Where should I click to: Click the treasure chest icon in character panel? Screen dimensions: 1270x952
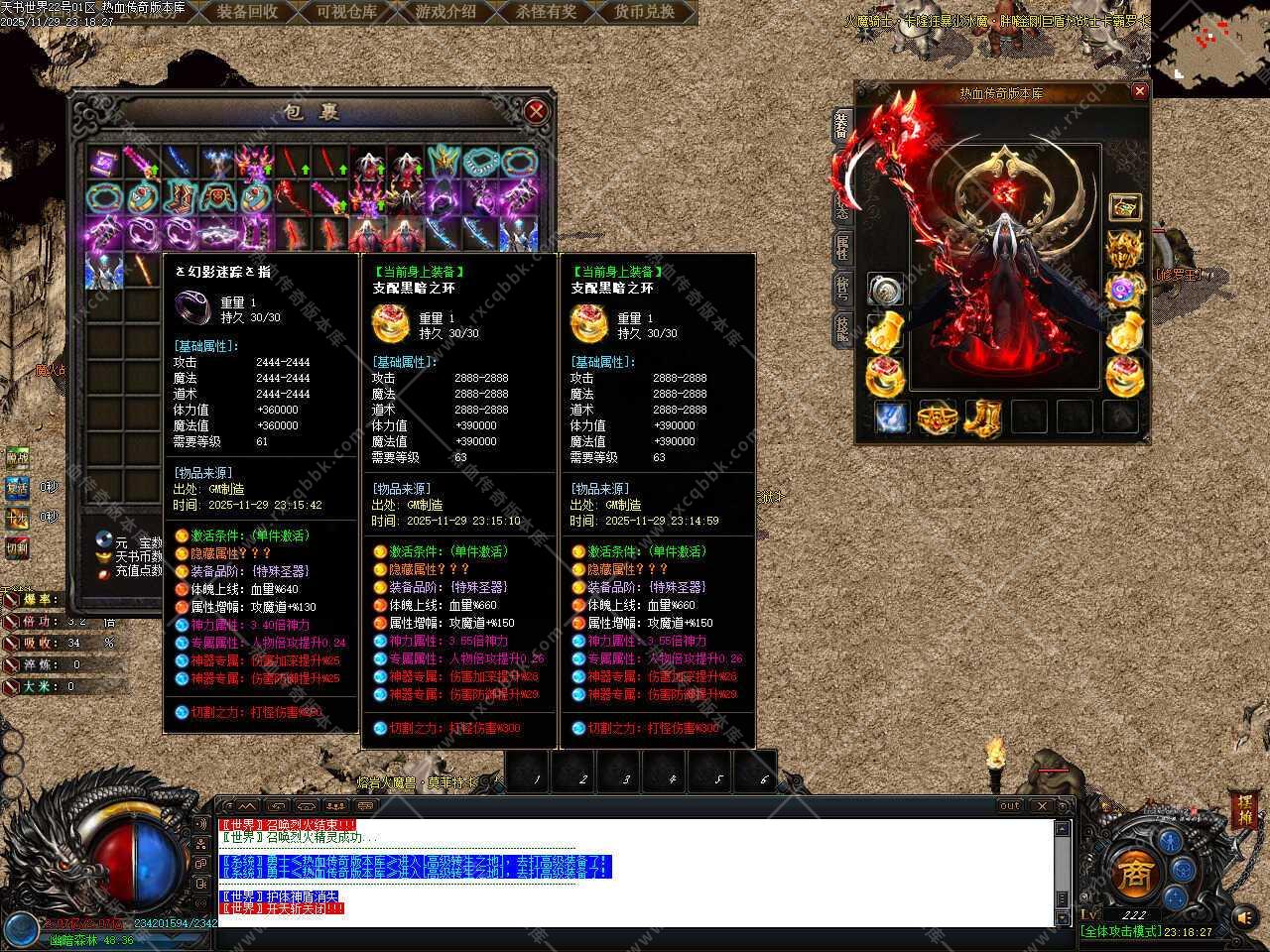1124,207
